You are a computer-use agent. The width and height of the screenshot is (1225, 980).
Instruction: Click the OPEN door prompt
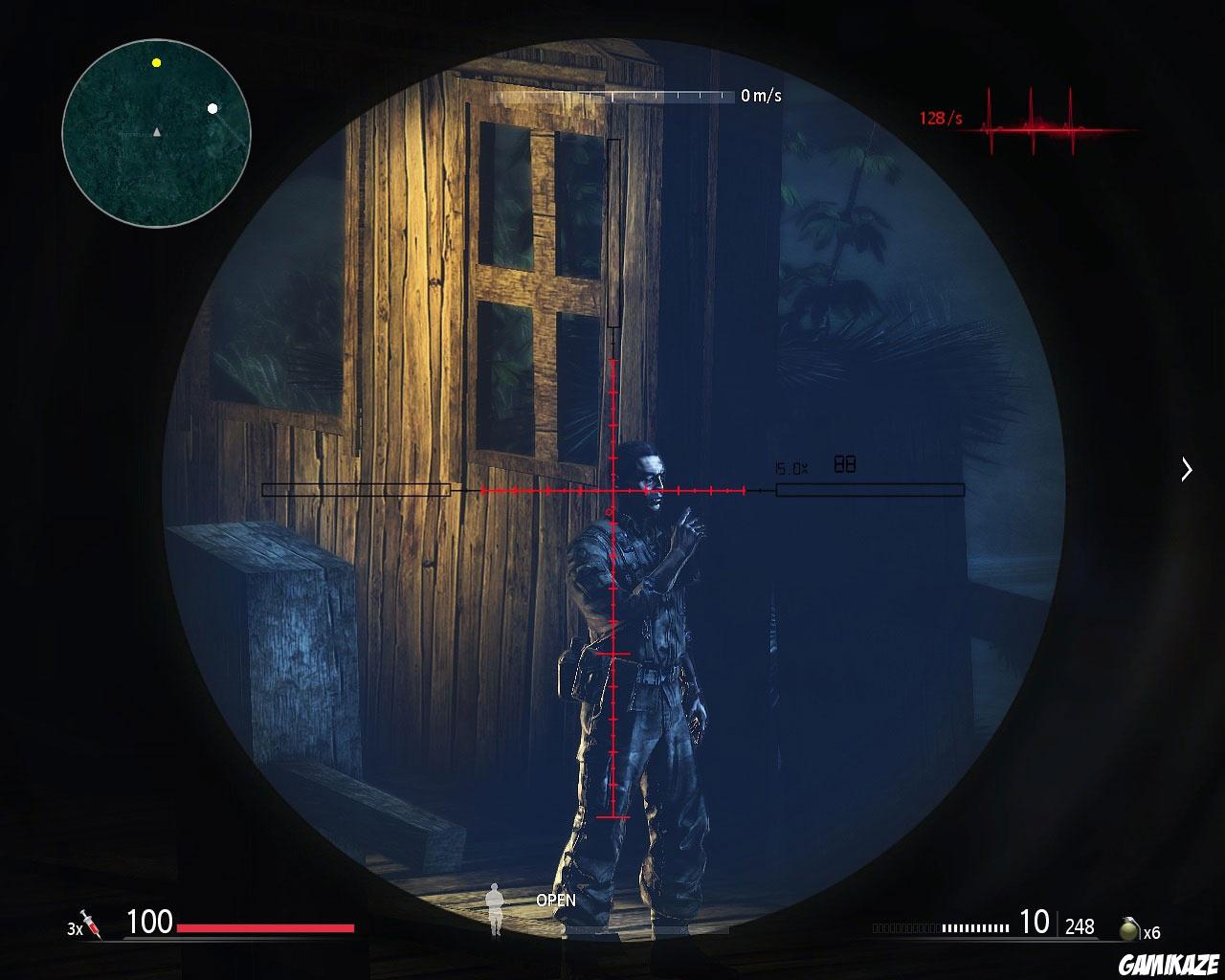point(556,901)
